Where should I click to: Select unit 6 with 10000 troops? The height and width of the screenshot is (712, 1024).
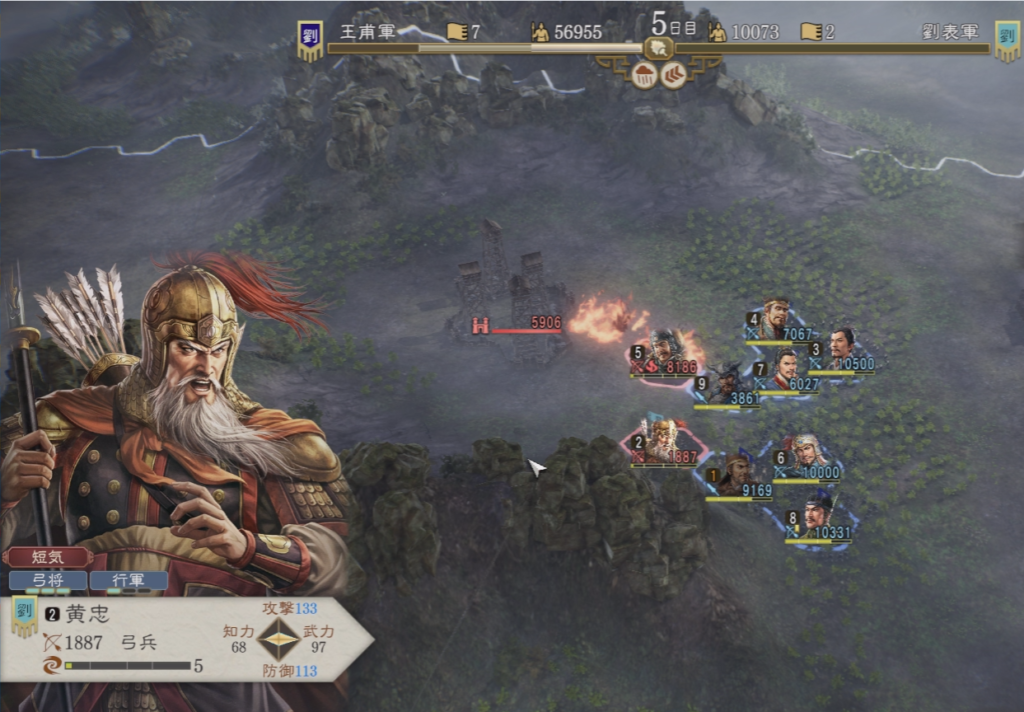806,456
